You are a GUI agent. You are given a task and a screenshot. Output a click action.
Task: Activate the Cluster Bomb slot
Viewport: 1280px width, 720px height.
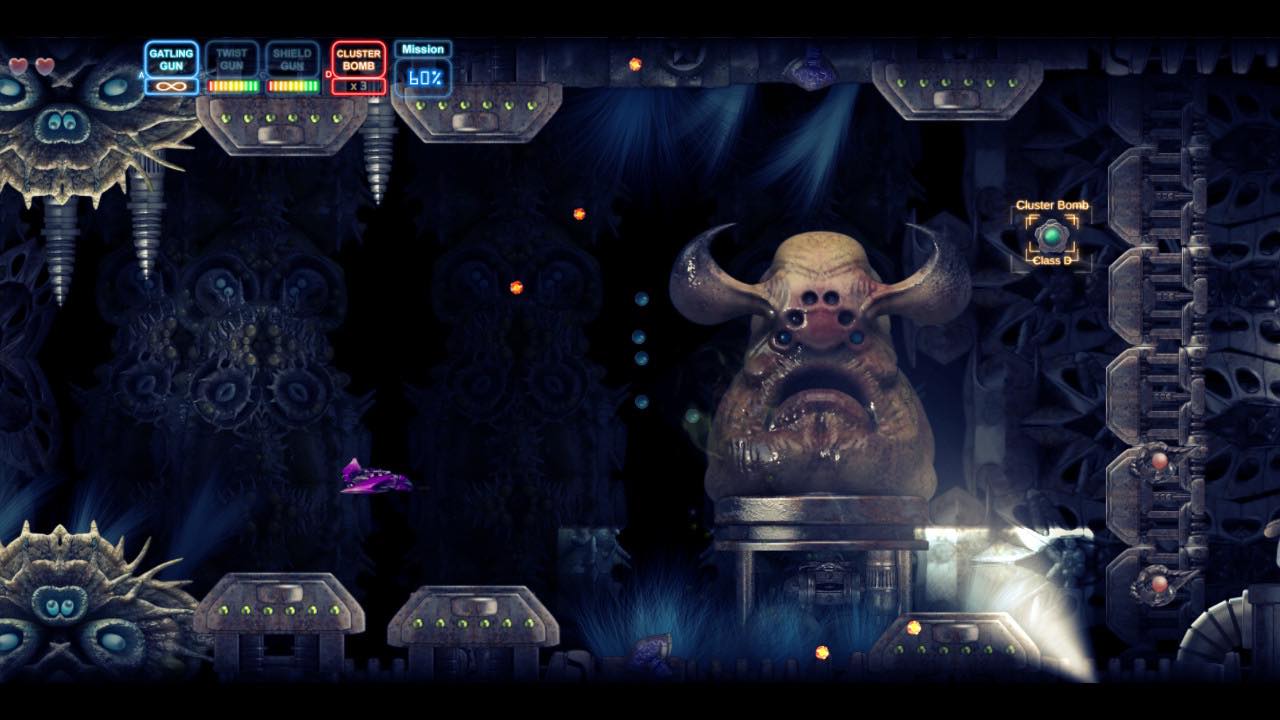pos(358,60)
